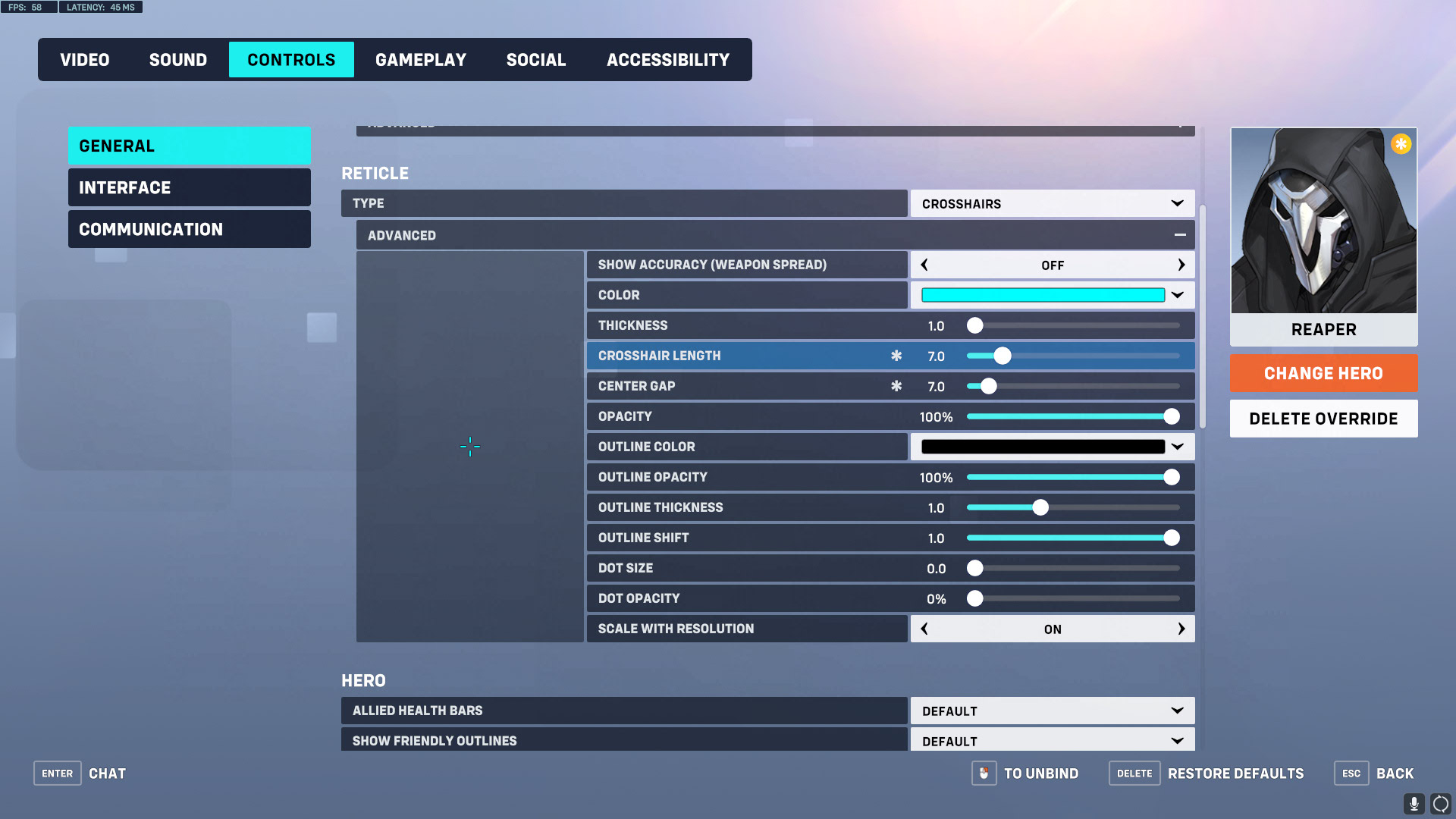Click the mouse icon next to To Unbind
Screen dimensions: 1456x819
click(984, 773)
